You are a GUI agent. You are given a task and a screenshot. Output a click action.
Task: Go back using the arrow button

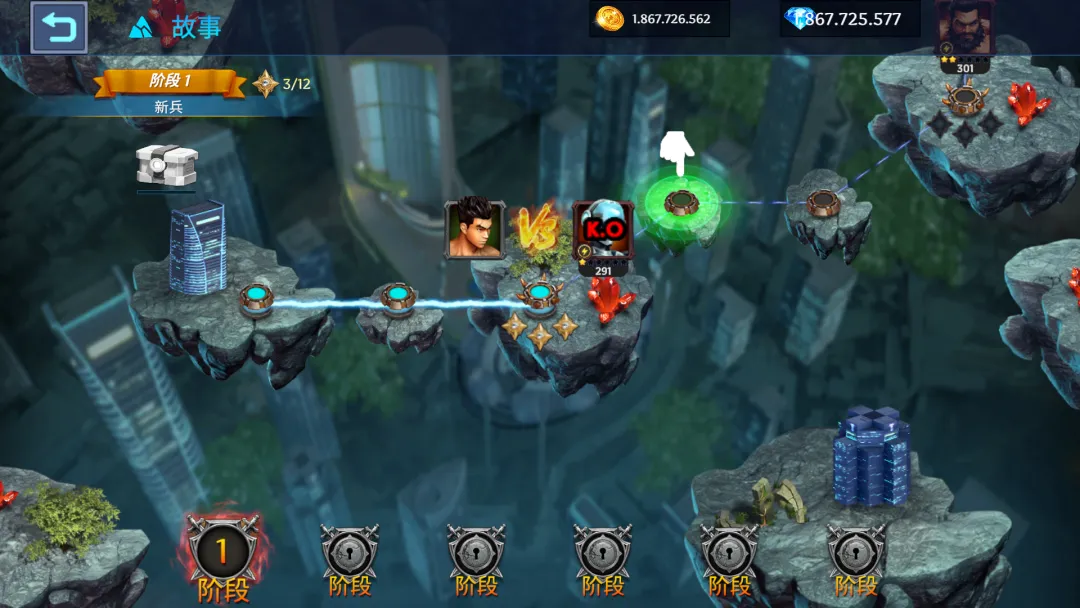point(58,27)
